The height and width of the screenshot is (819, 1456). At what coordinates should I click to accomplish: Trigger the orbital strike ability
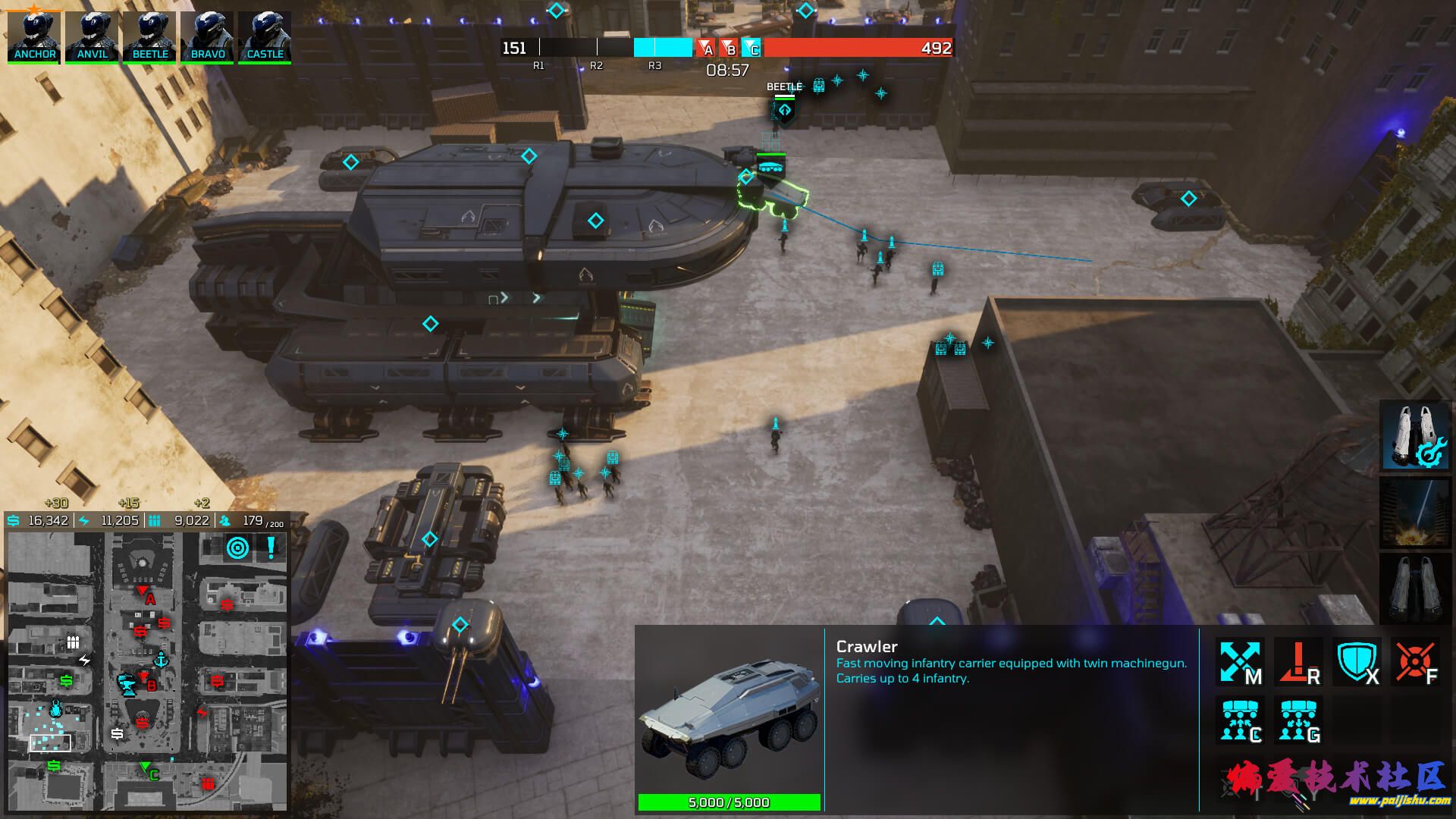[x=1414, y=512]
